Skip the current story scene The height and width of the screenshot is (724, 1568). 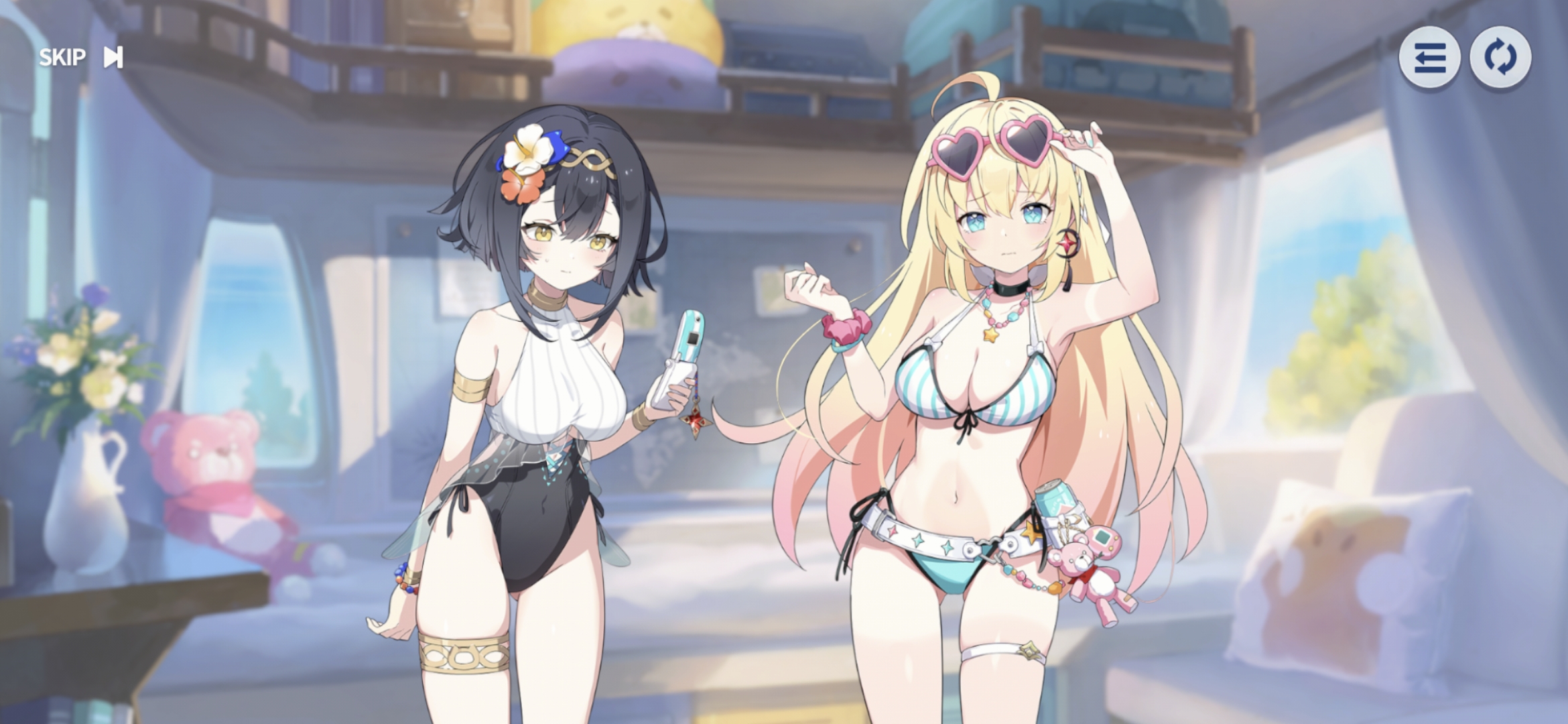tap(80, 58)
